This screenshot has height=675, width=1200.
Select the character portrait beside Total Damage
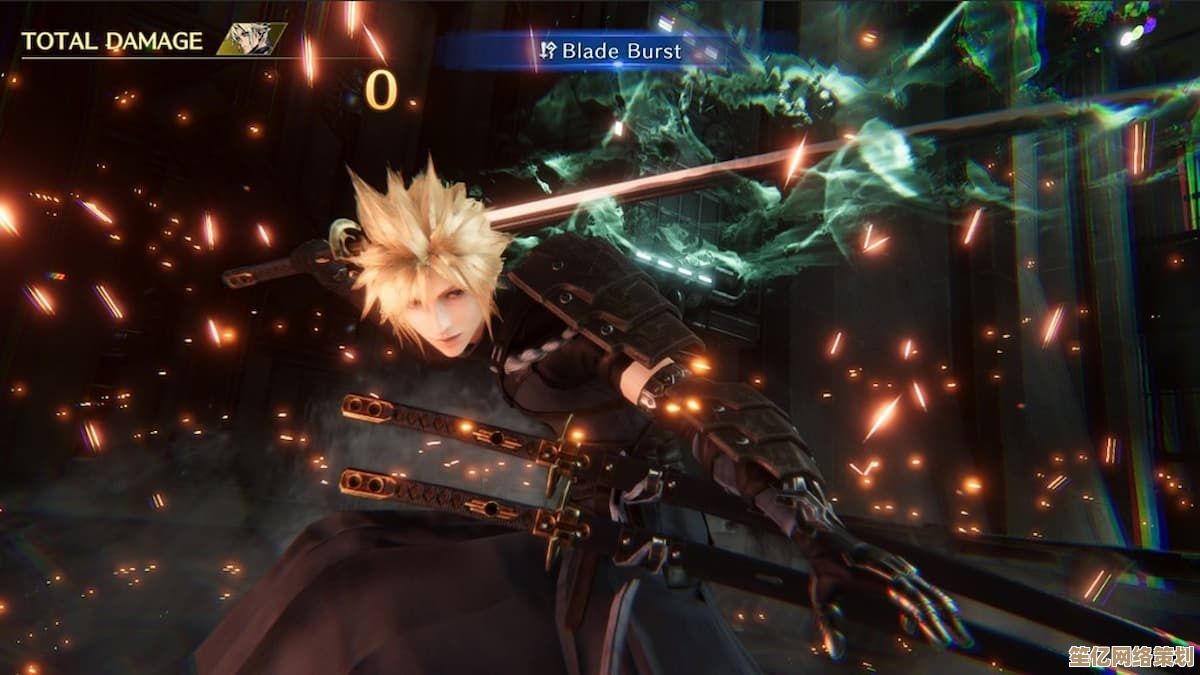pyautogui.click(x=250, y=40)
